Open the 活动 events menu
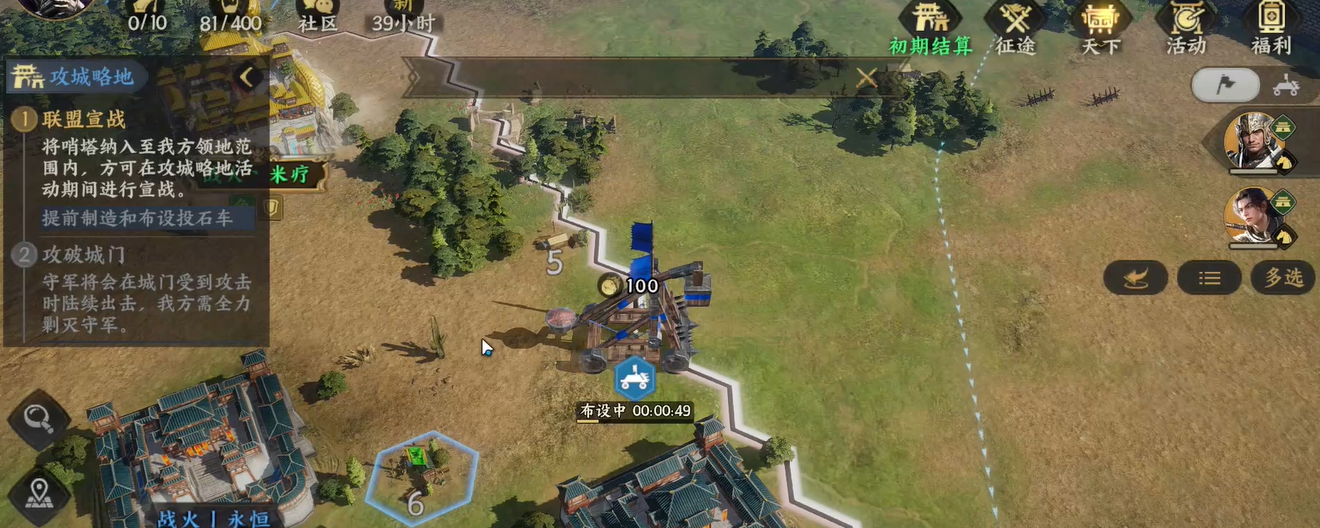Viewport: 1320px width, 528px height. pos(1186,26)
